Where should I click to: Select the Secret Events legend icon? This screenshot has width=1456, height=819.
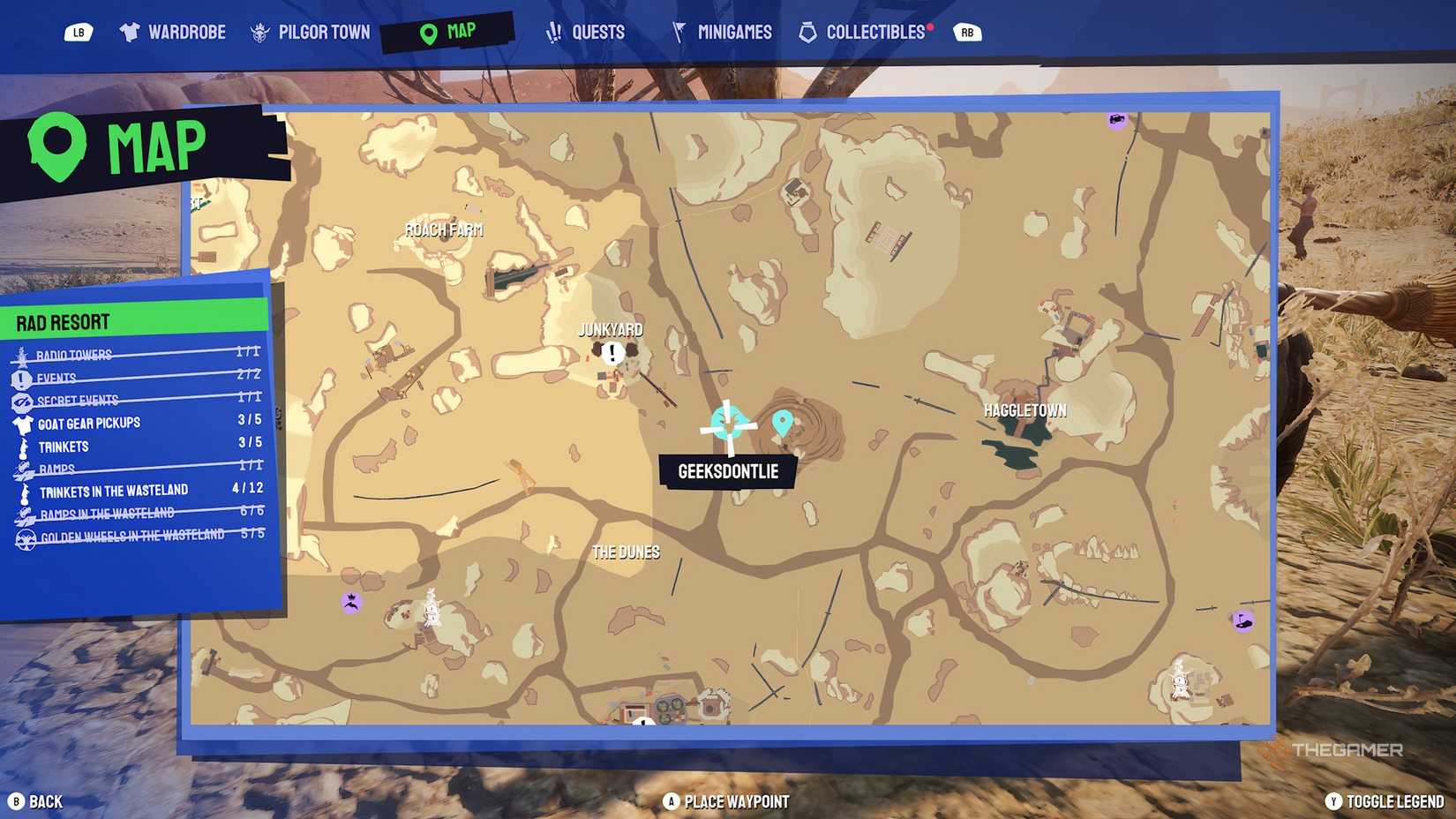pos(21,400)
